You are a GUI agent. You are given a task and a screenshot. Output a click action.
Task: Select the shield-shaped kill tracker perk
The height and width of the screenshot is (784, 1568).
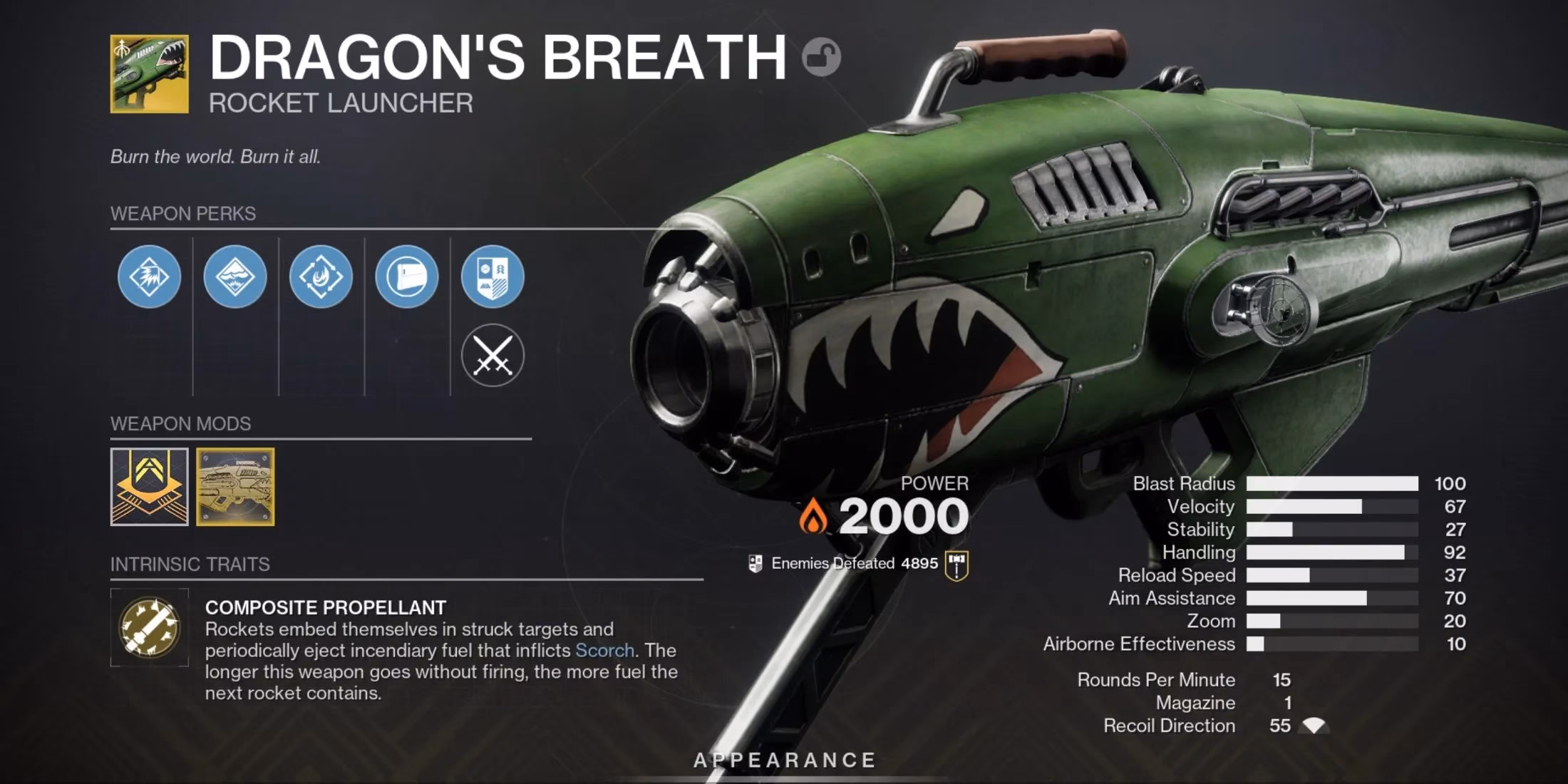click(x=492, y=278)
